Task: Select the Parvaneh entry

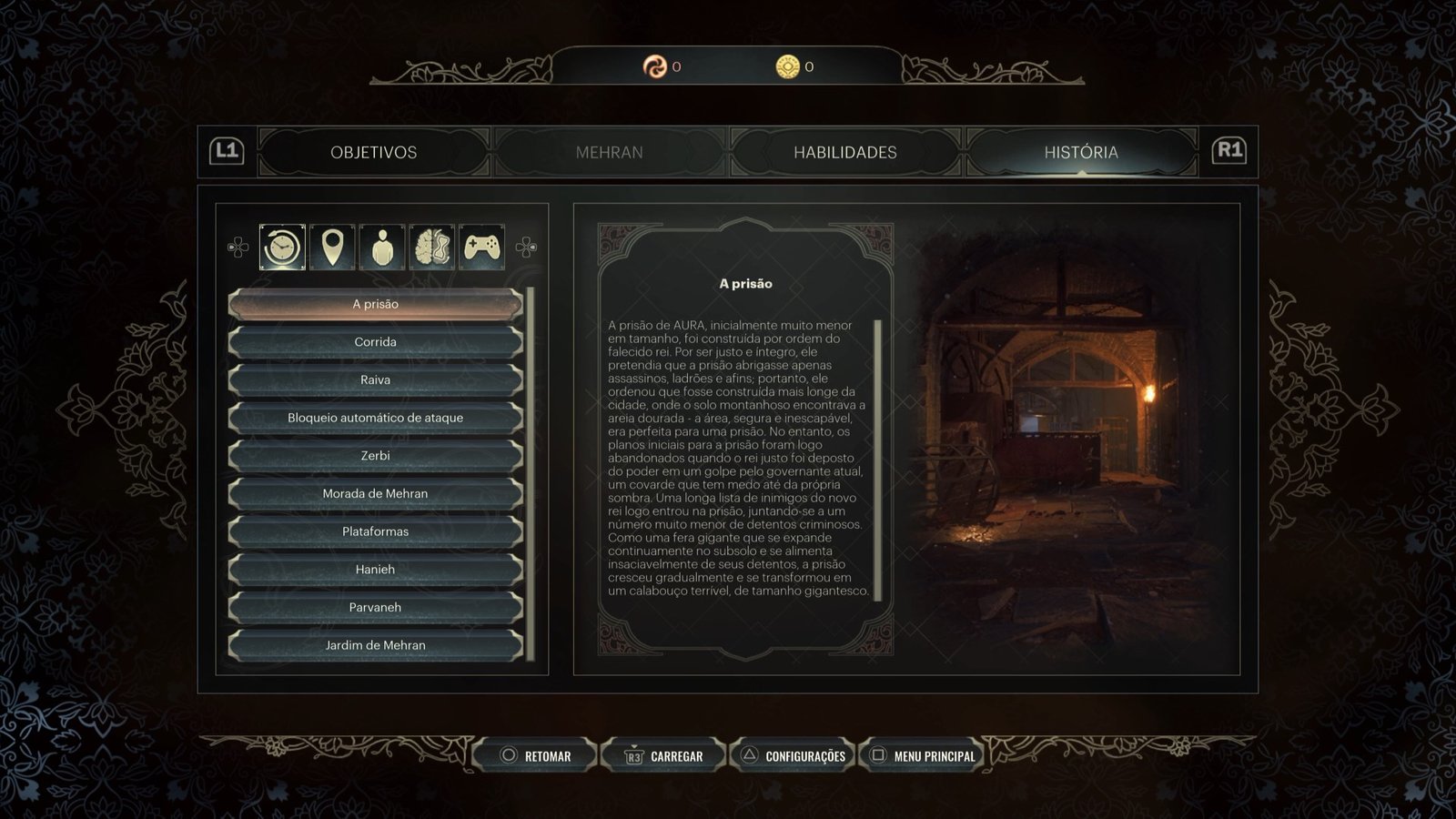Action: click(375, 608)
